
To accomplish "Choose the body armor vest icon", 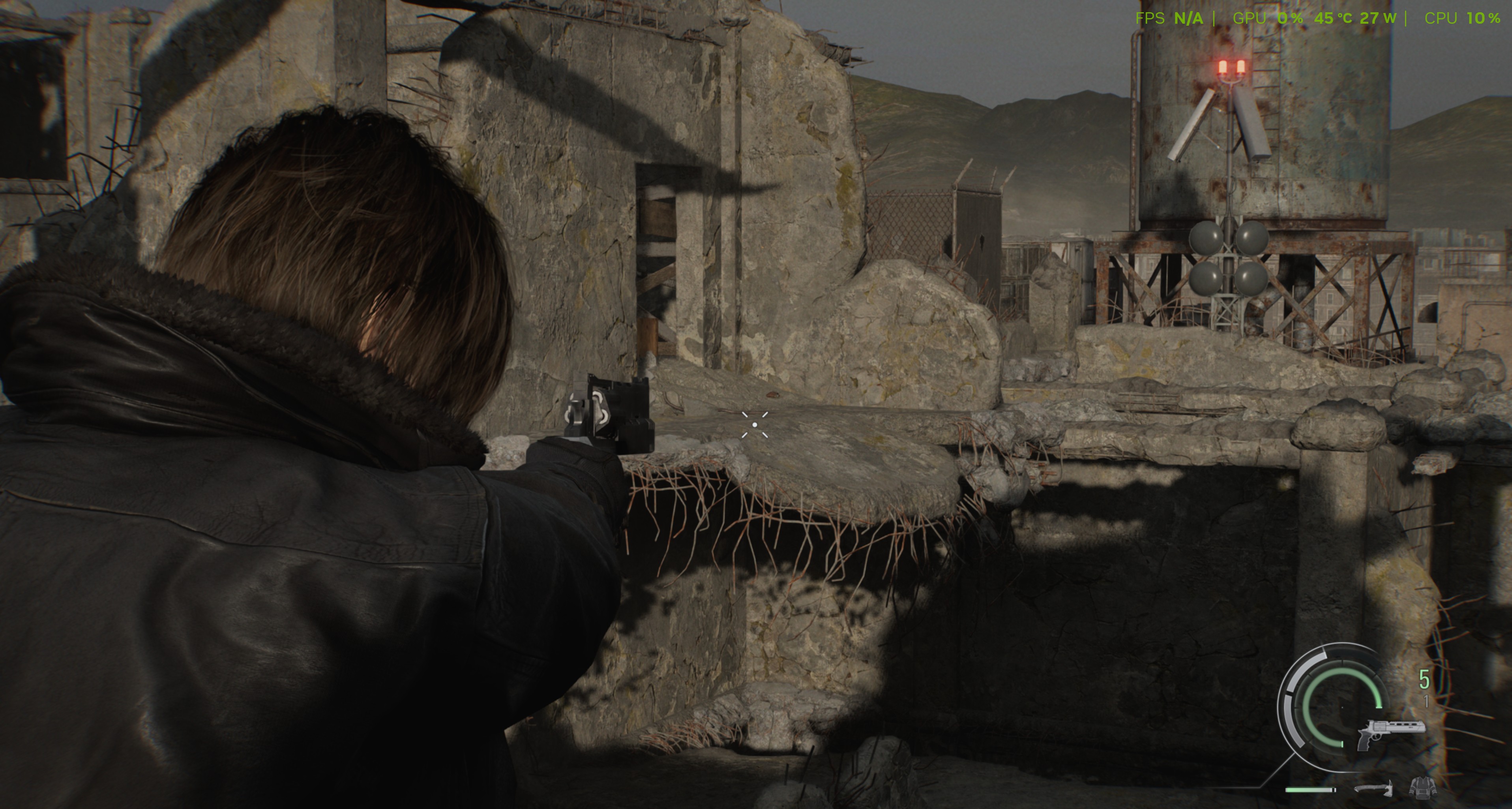I will pyautogui.click(x=1423, y=787).
